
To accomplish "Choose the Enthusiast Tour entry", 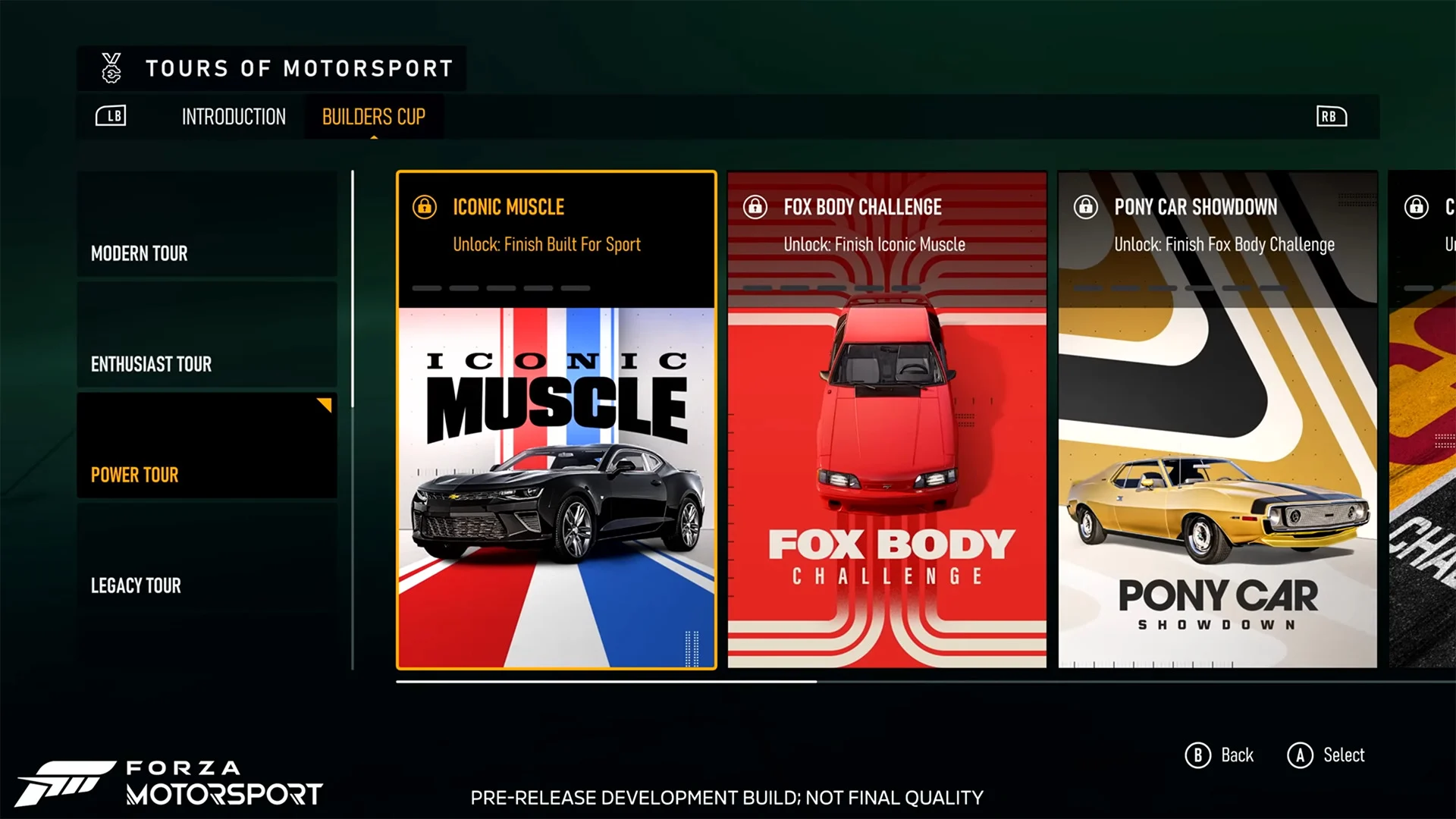I will click(x=206, y=335).
